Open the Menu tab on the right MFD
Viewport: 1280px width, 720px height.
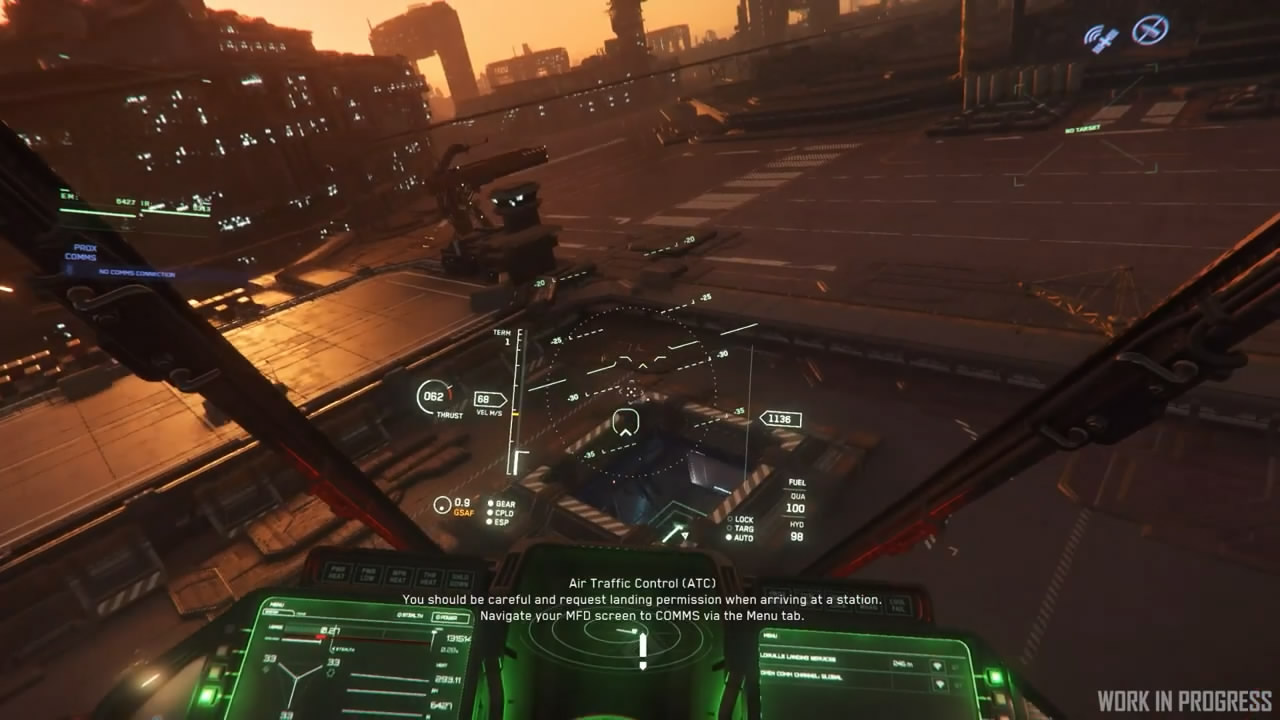(771, 634)
